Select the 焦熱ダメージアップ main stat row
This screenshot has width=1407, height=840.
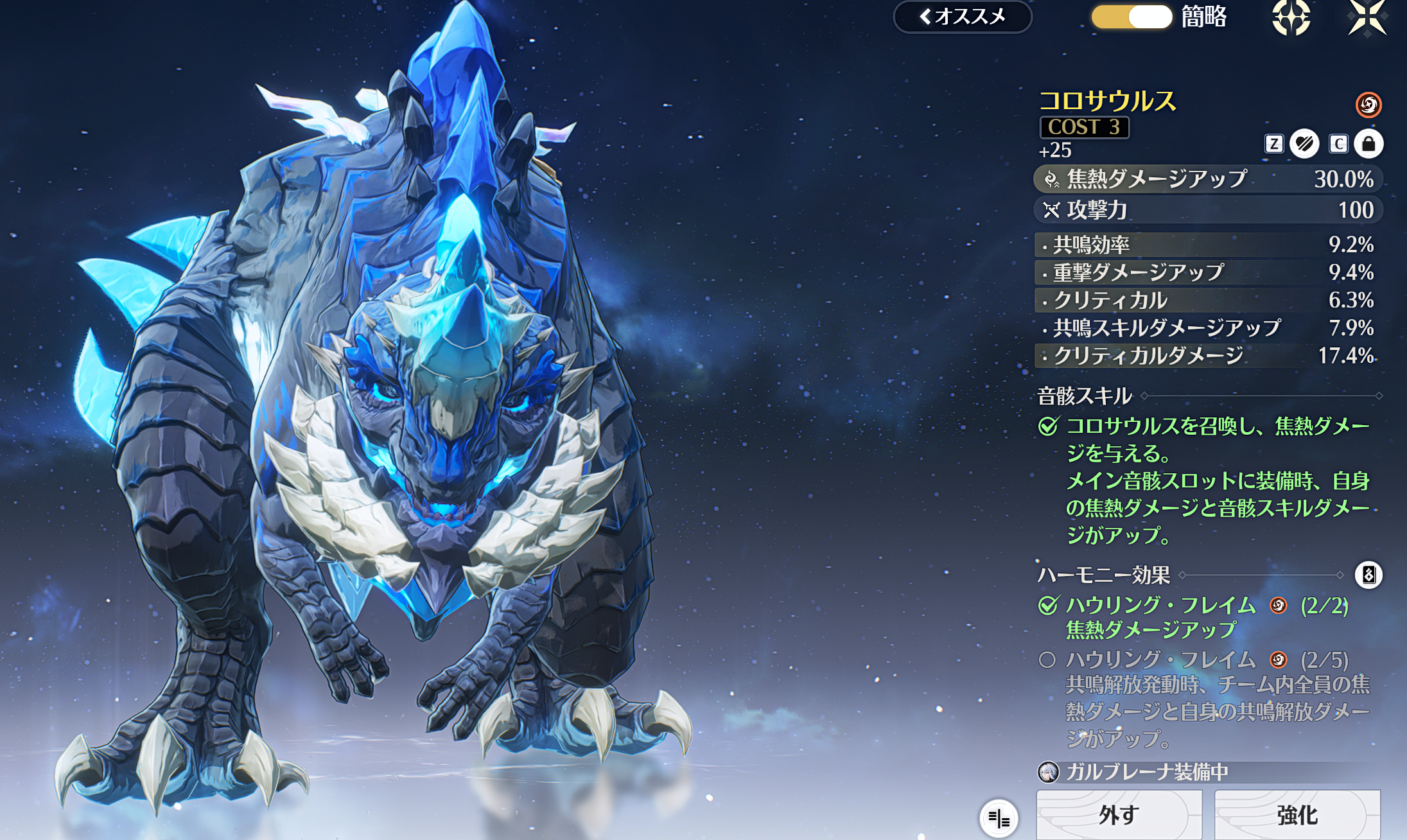(x=1207, y=179)
